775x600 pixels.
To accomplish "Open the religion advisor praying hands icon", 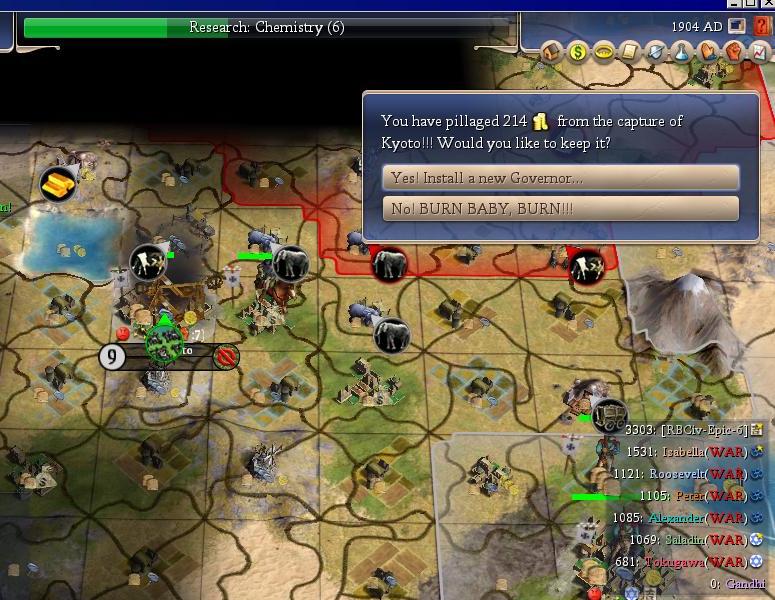I will [x=708, y=51].
